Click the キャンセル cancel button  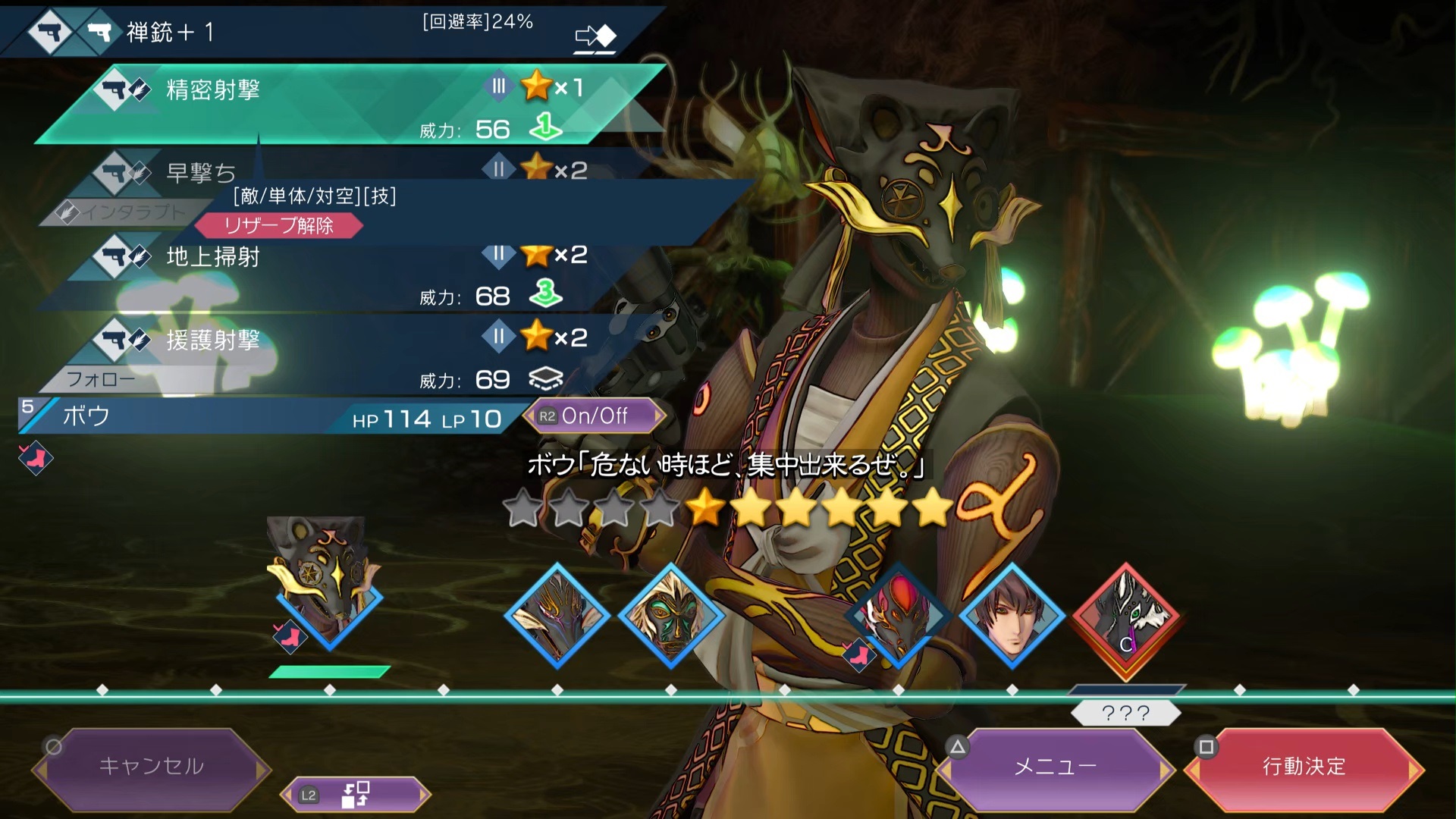click(x=152, y=767)
